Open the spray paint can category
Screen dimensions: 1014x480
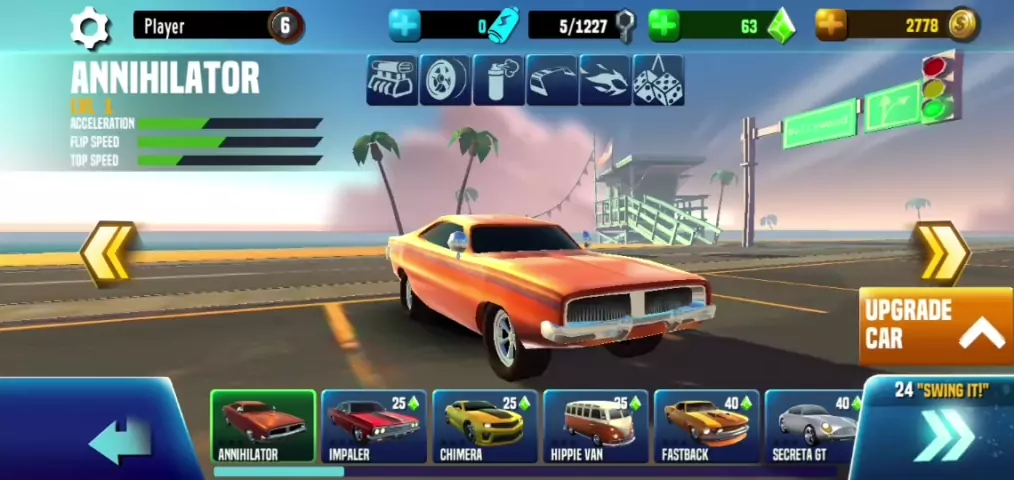[x=498, y=80]
